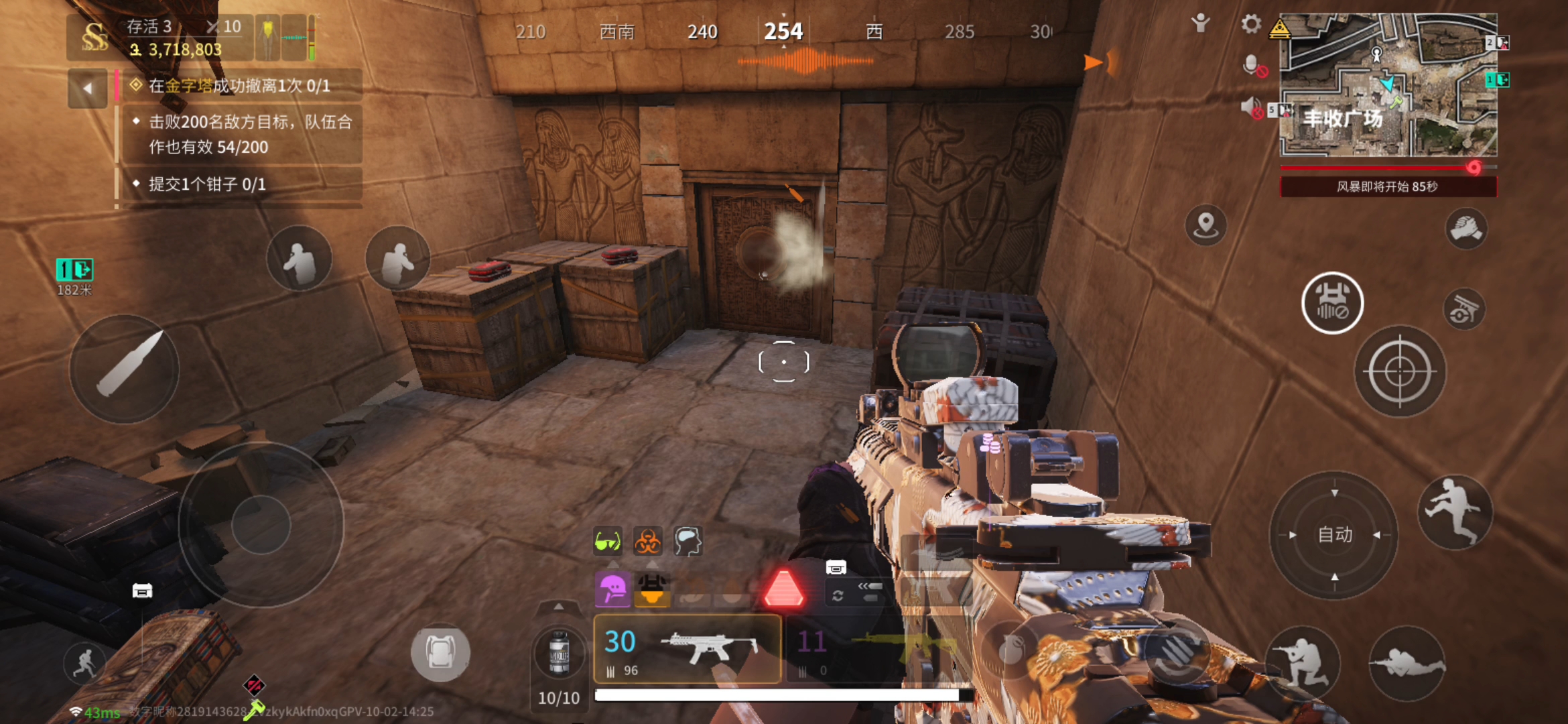Collapse the quest panel with the left arrow
This screenshot has height=724, width=1568.
coord(87,87)
